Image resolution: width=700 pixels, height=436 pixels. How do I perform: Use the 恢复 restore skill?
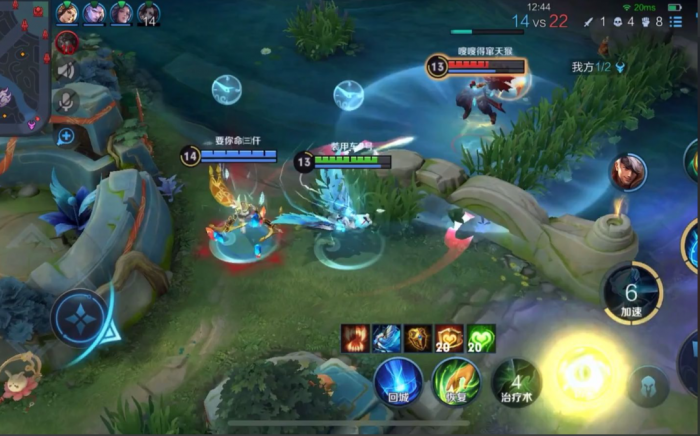click(456, 382)
